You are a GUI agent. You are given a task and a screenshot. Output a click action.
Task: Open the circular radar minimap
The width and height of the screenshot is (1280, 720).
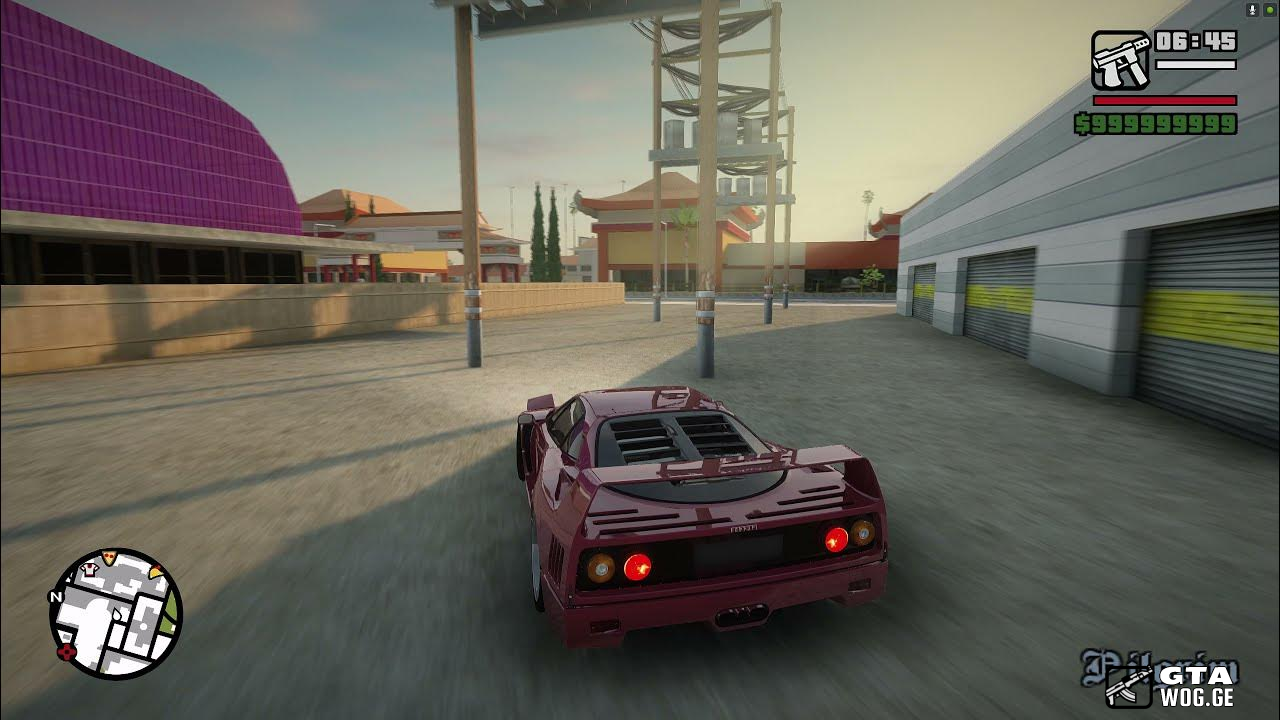click(x=116, y=614)
